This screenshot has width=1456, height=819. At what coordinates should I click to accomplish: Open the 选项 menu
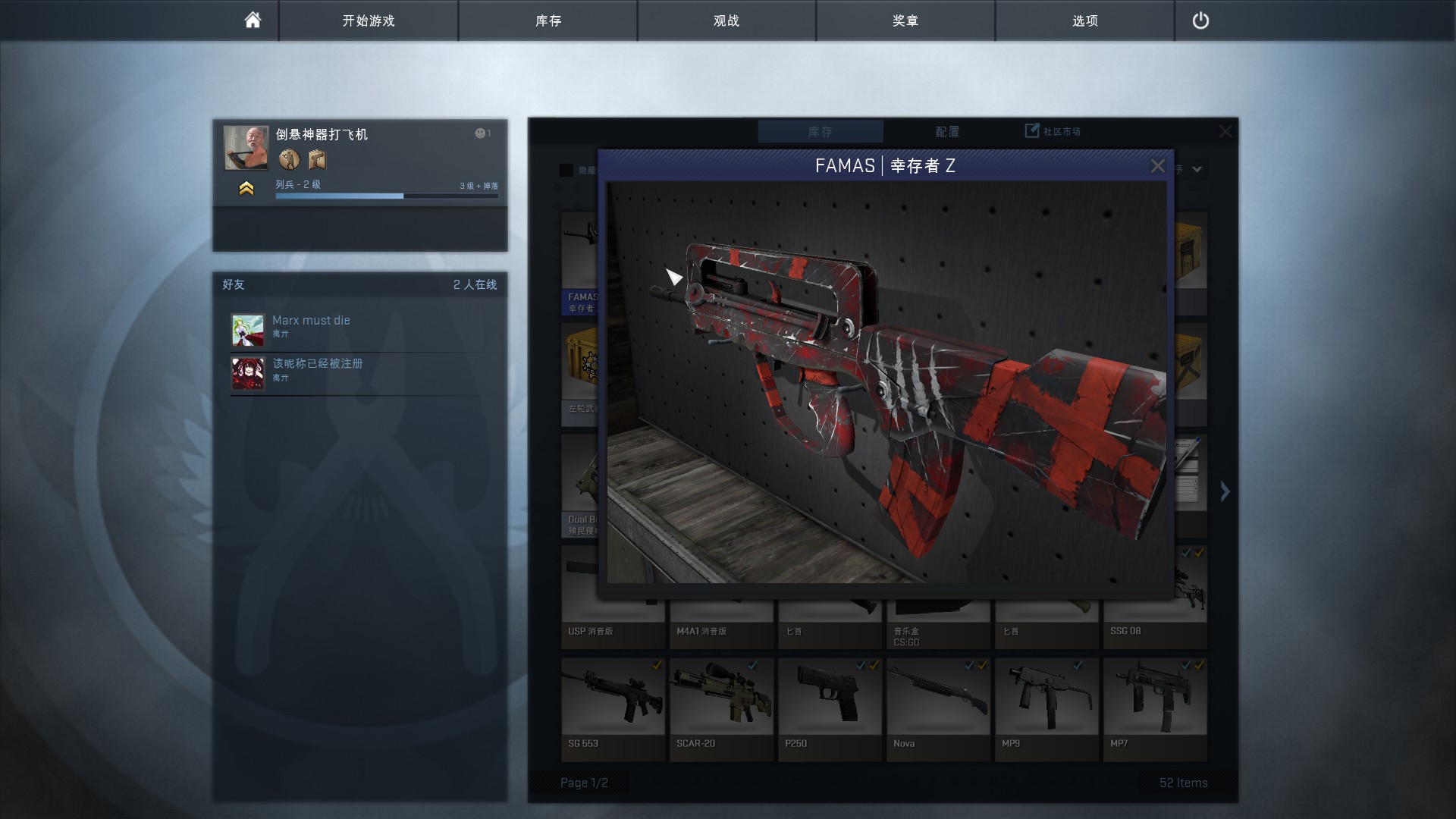coord(1084,20)
